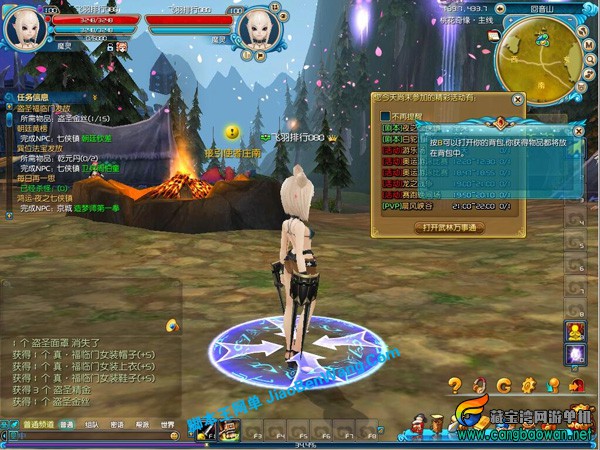Switch to the 密语 chat tab
600x450 pixels.
point(118,424)
